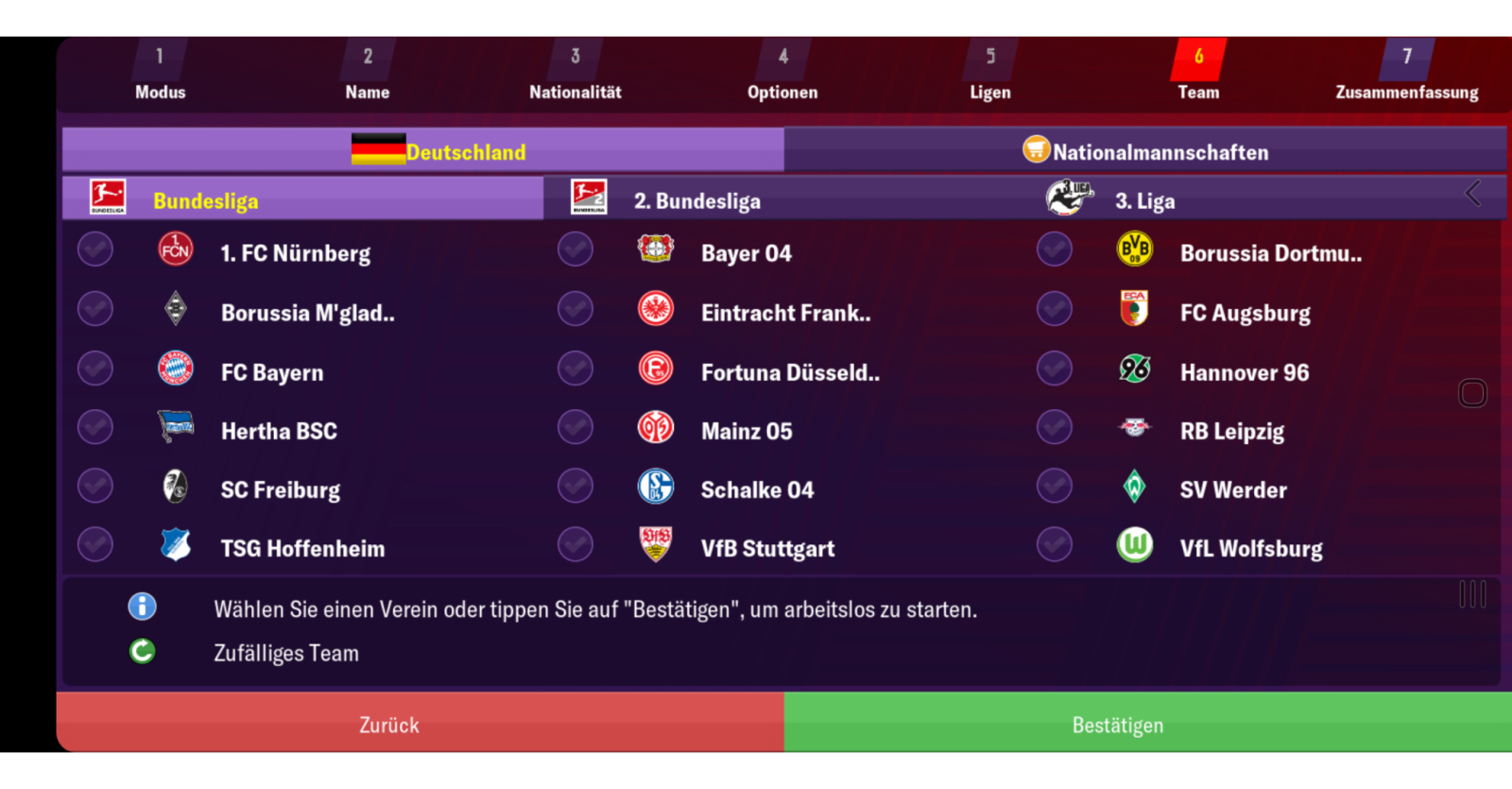Tick the checkbox next to 1. FC Nürnberg
Viewport: 1512px width, 789px height.
pos(95,250)
